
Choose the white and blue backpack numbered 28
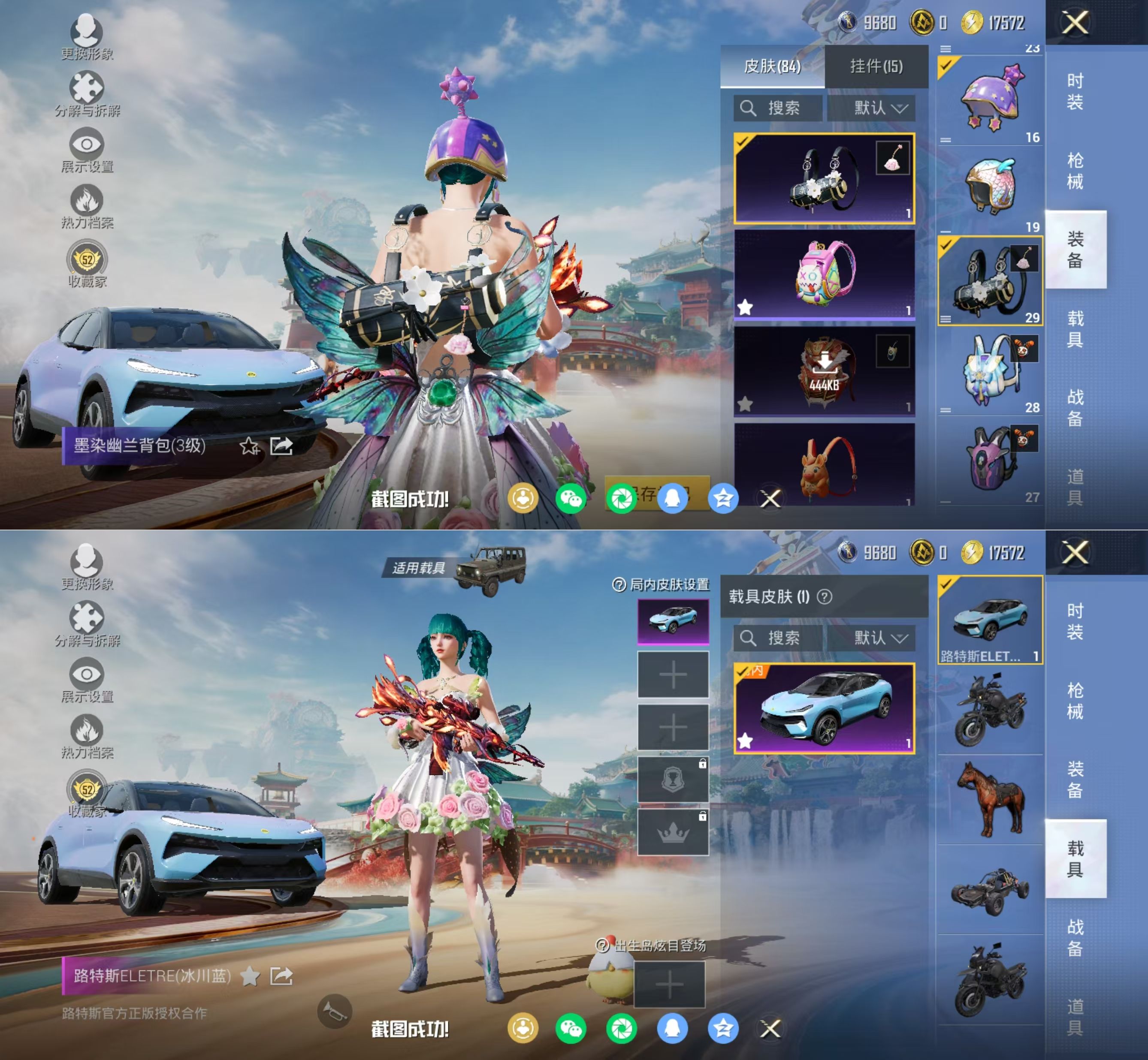click(990, 370)
